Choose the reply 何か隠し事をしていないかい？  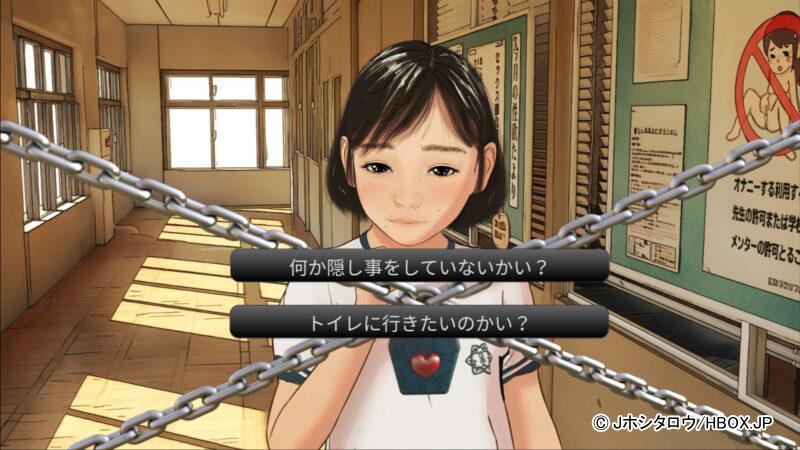coord(420,266)
